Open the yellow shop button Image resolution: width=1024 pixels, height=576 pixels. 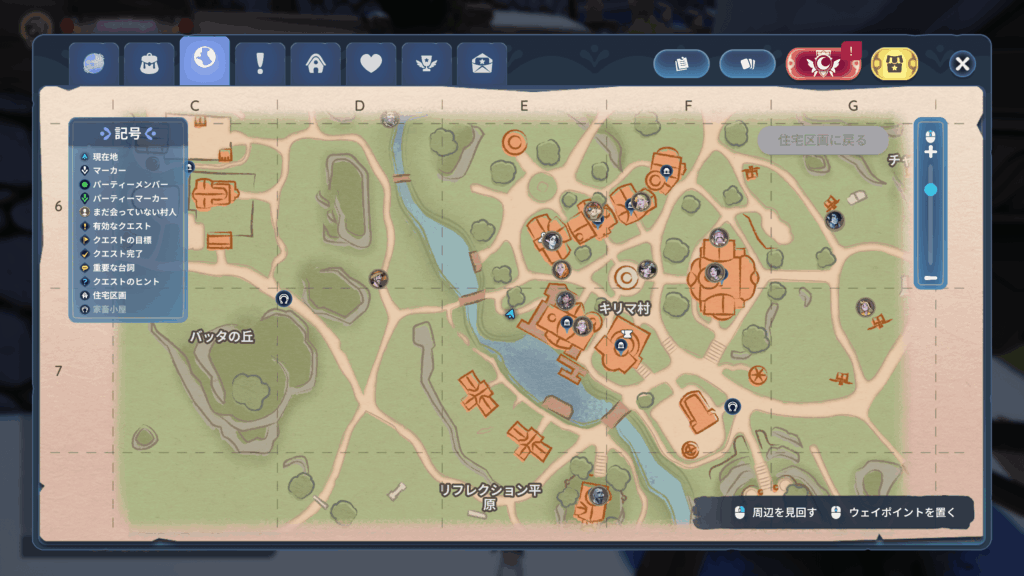coord(895,64)
